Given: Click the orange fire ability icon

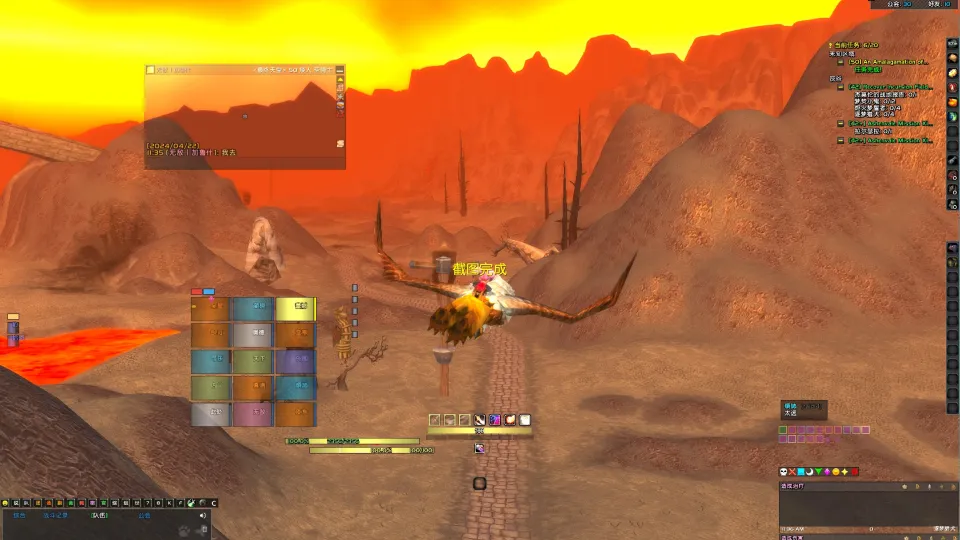Looking at the screenshot, I should coord(510,420).
